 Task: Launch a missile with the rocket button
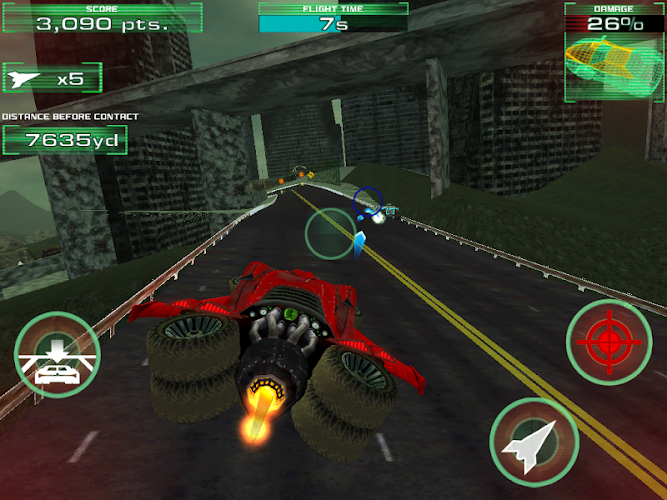(x=533, y=442)
